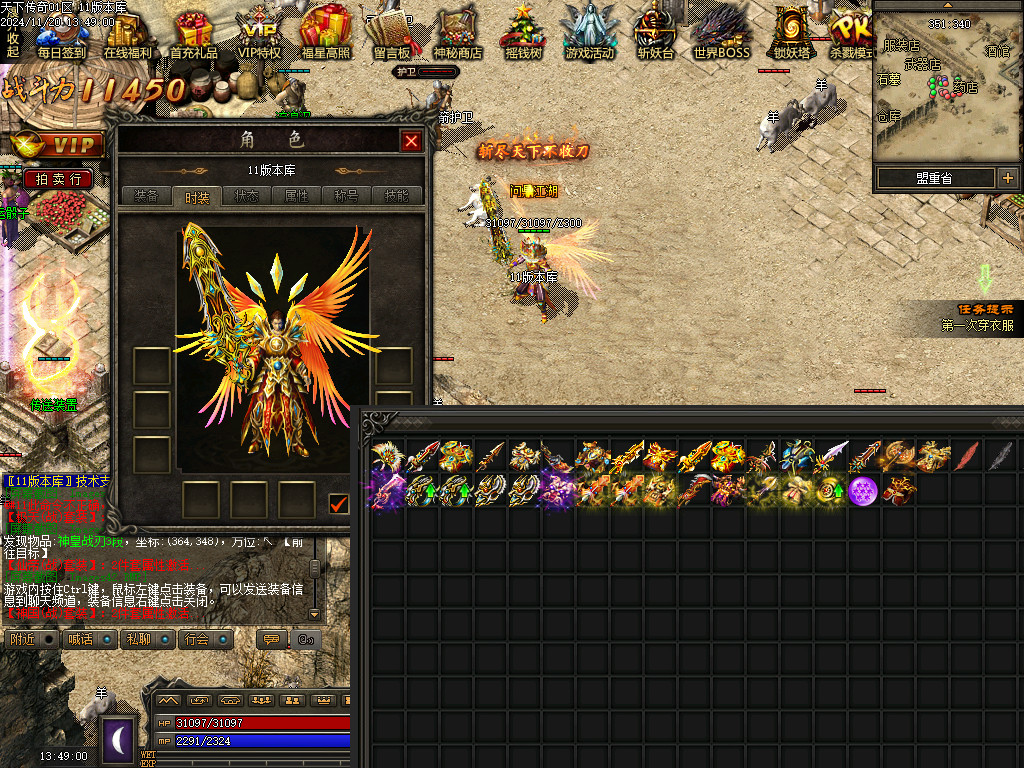This screenshot has height=768, width=1024.
Task: Switch to the 装备 equipment tab
Action: pos(146,196)
